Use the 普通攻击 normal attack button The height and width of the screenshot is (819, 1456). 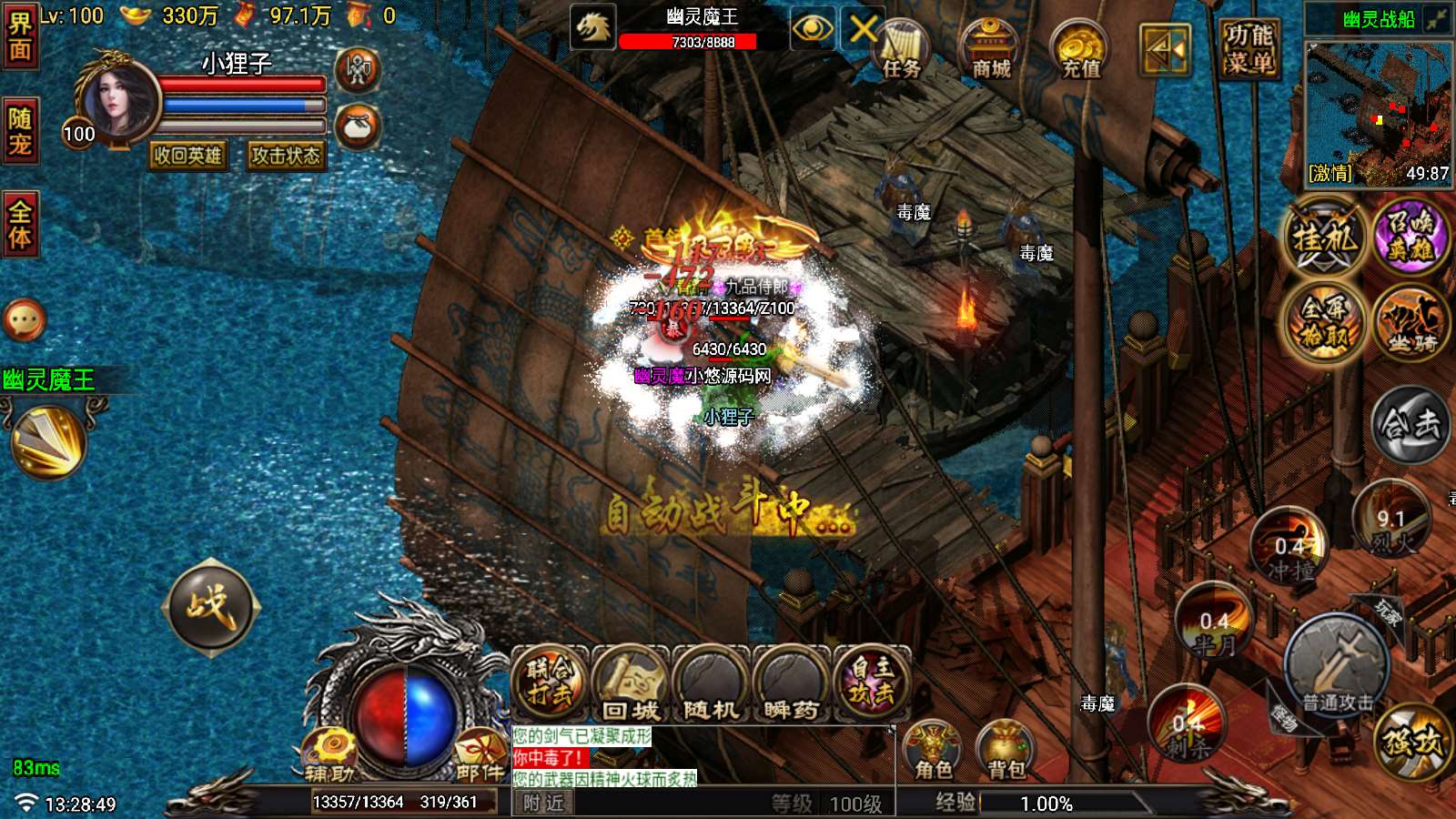coord(1336,669)
